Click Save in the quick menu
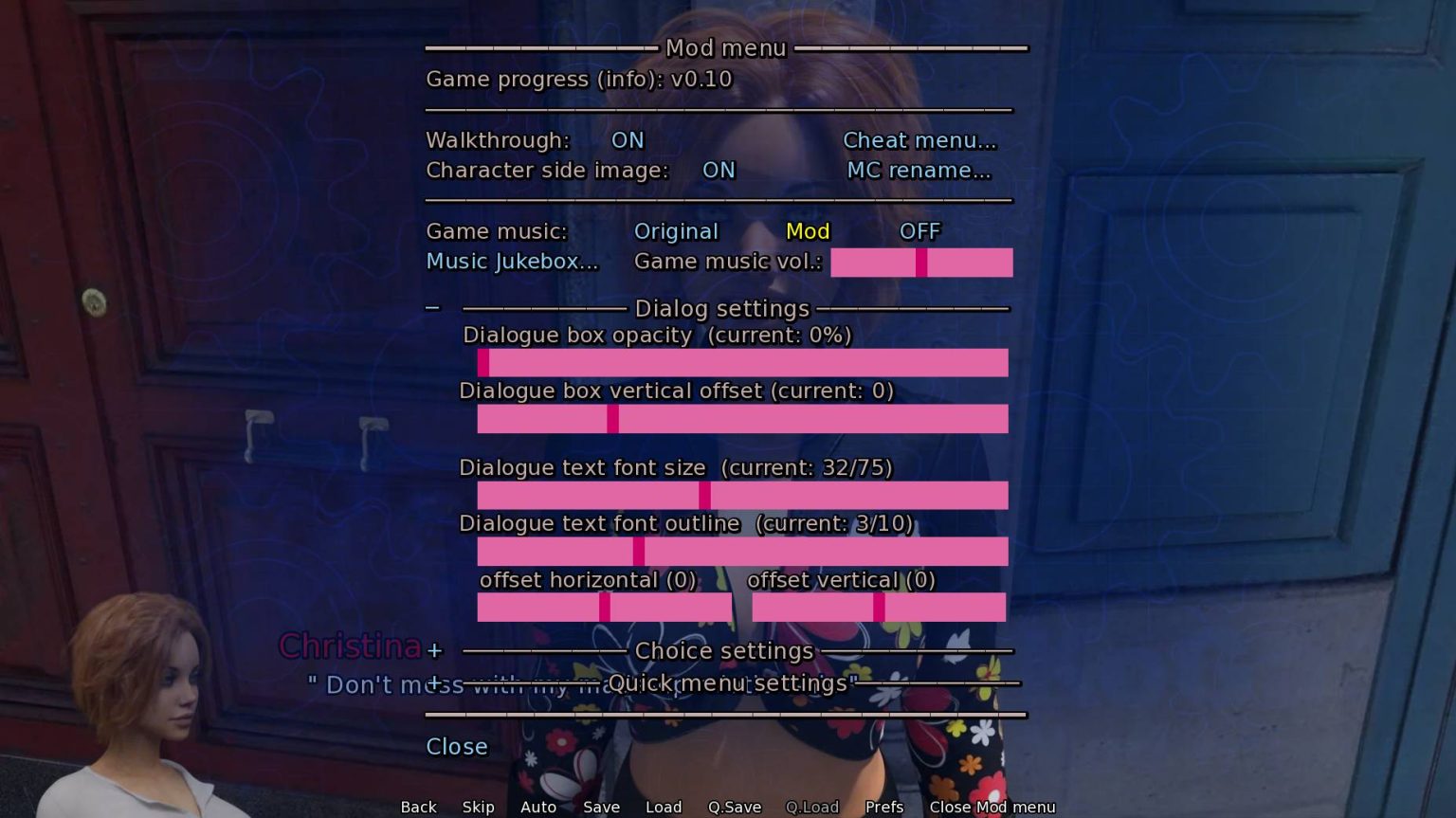 coord(601,808)
